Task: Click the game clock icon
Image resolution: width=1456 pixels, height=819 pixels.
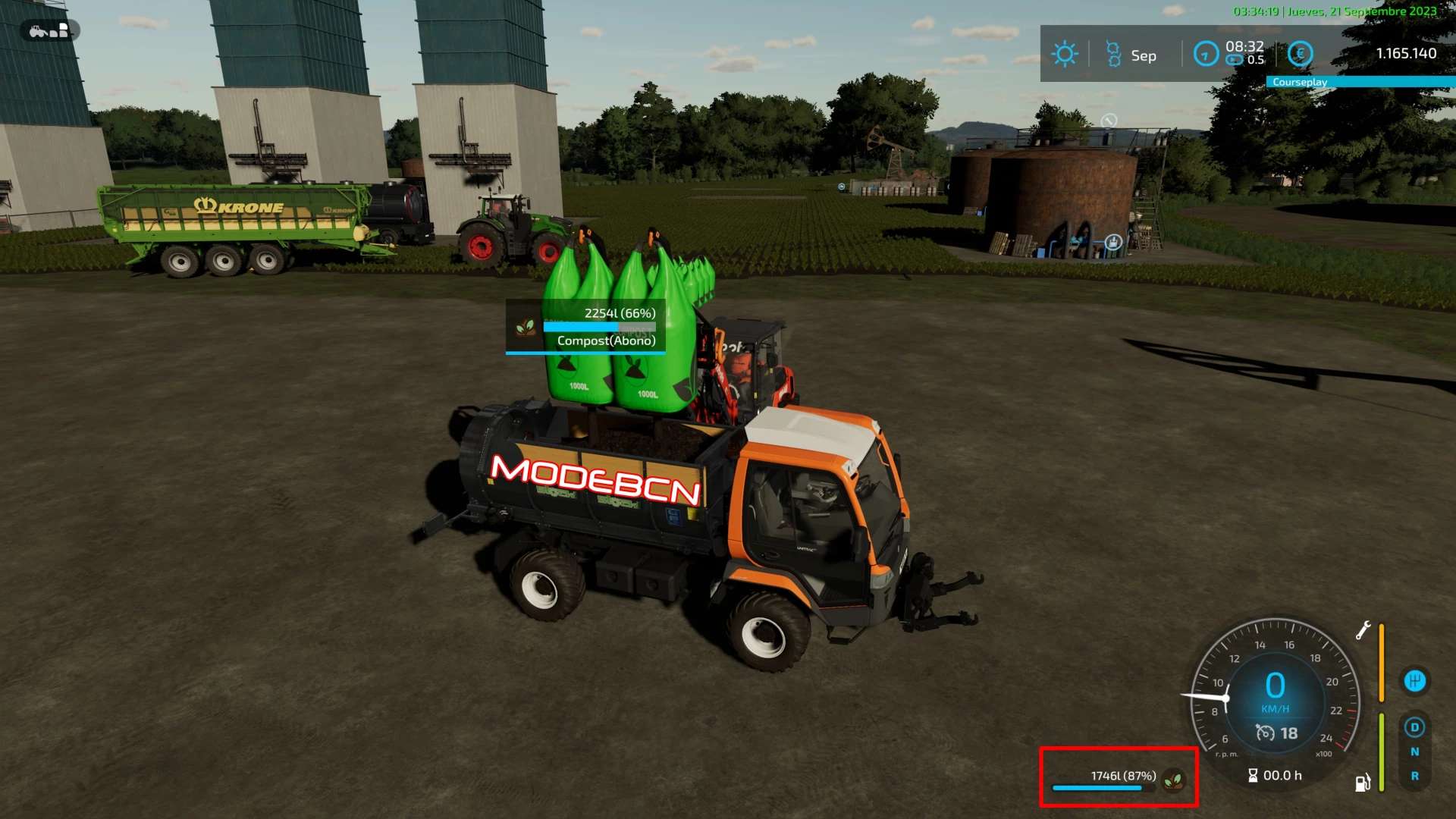Action: tap(1205, 54)
